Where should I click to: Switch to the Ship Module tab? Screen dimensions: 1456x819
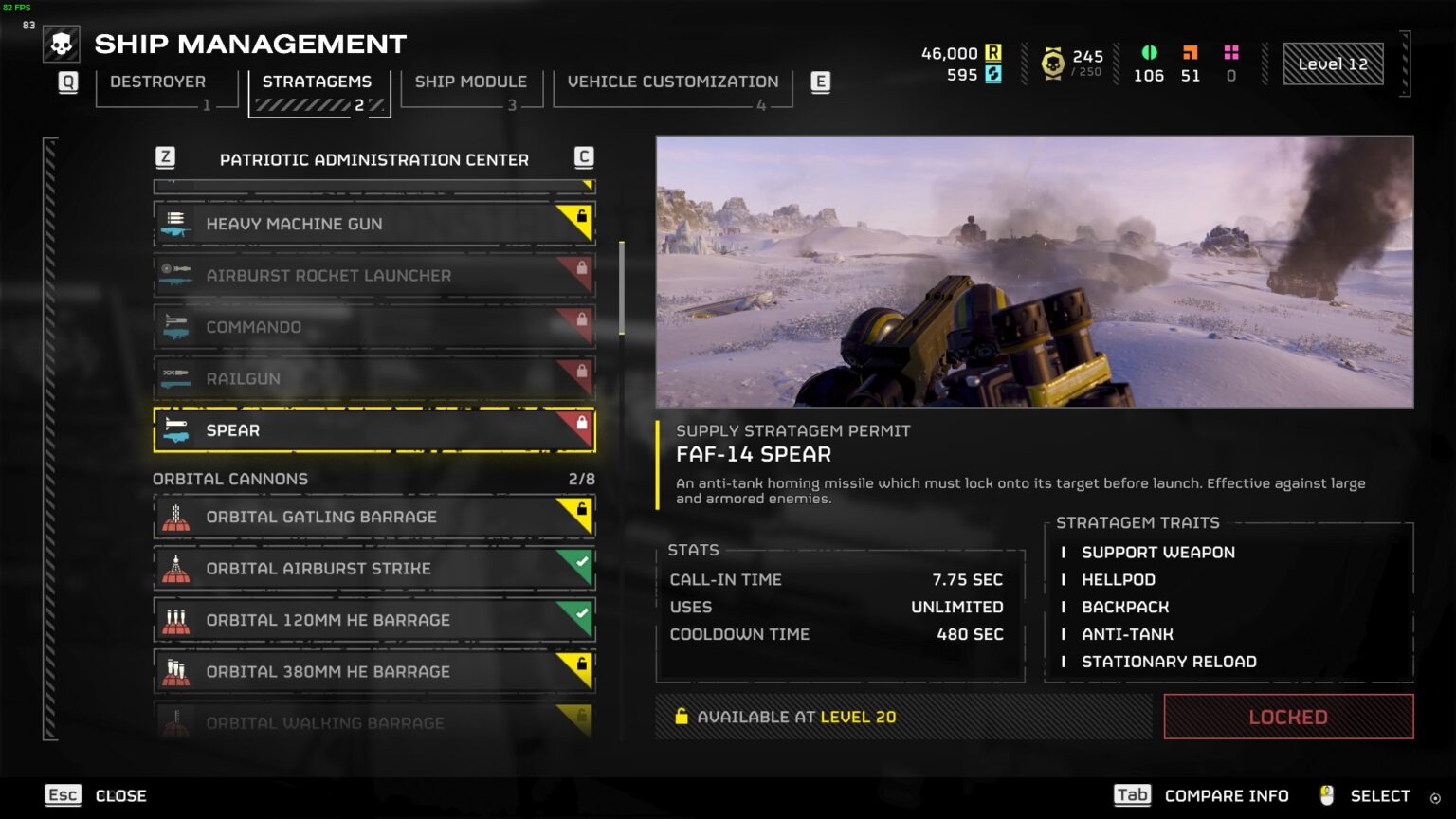[471, 82]
